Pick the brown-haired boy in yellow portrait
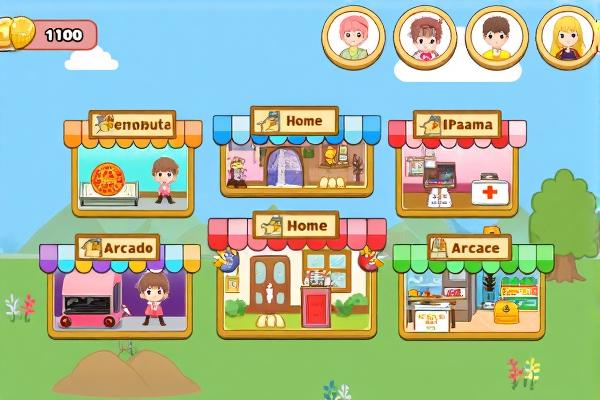Screen dimensions: 600x400 pyautogui.click(x=497, y=37)
